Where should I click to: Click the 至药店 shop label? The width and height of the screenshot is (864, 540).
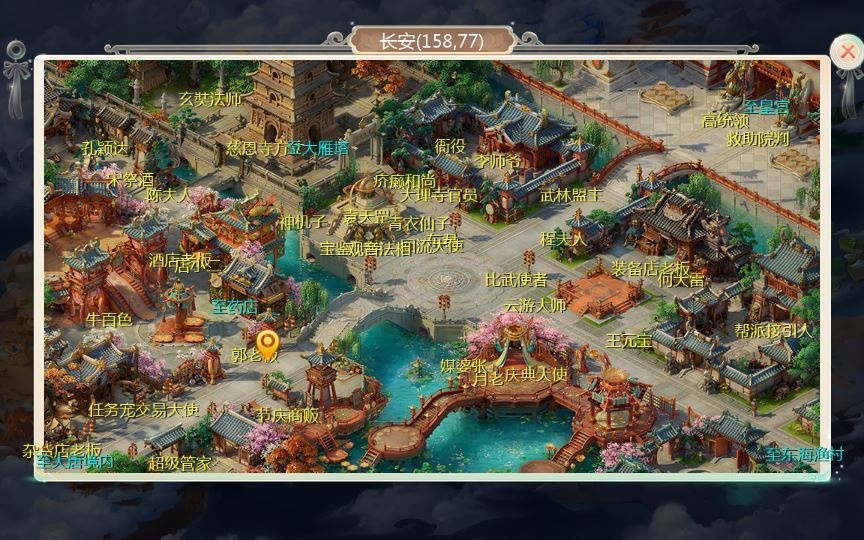tap(234, 306)
